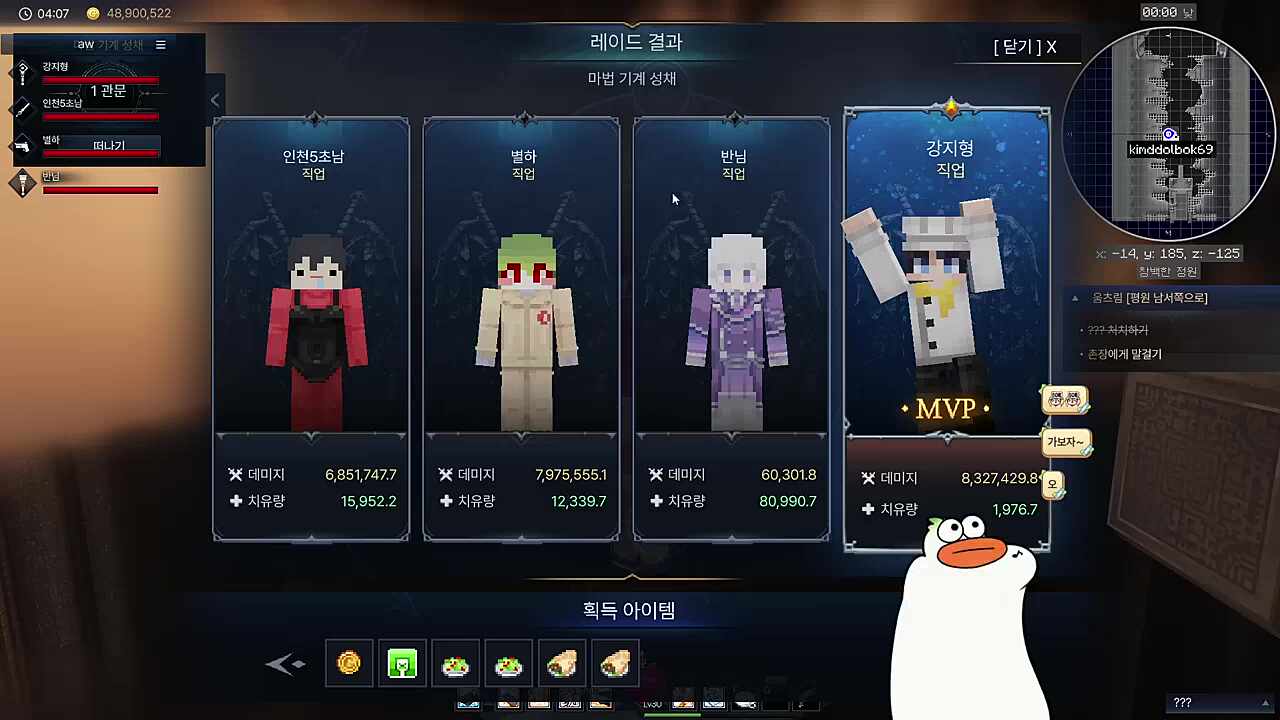
Task: Select the burrito item icon on the right
Action: [x=614, y=663]
